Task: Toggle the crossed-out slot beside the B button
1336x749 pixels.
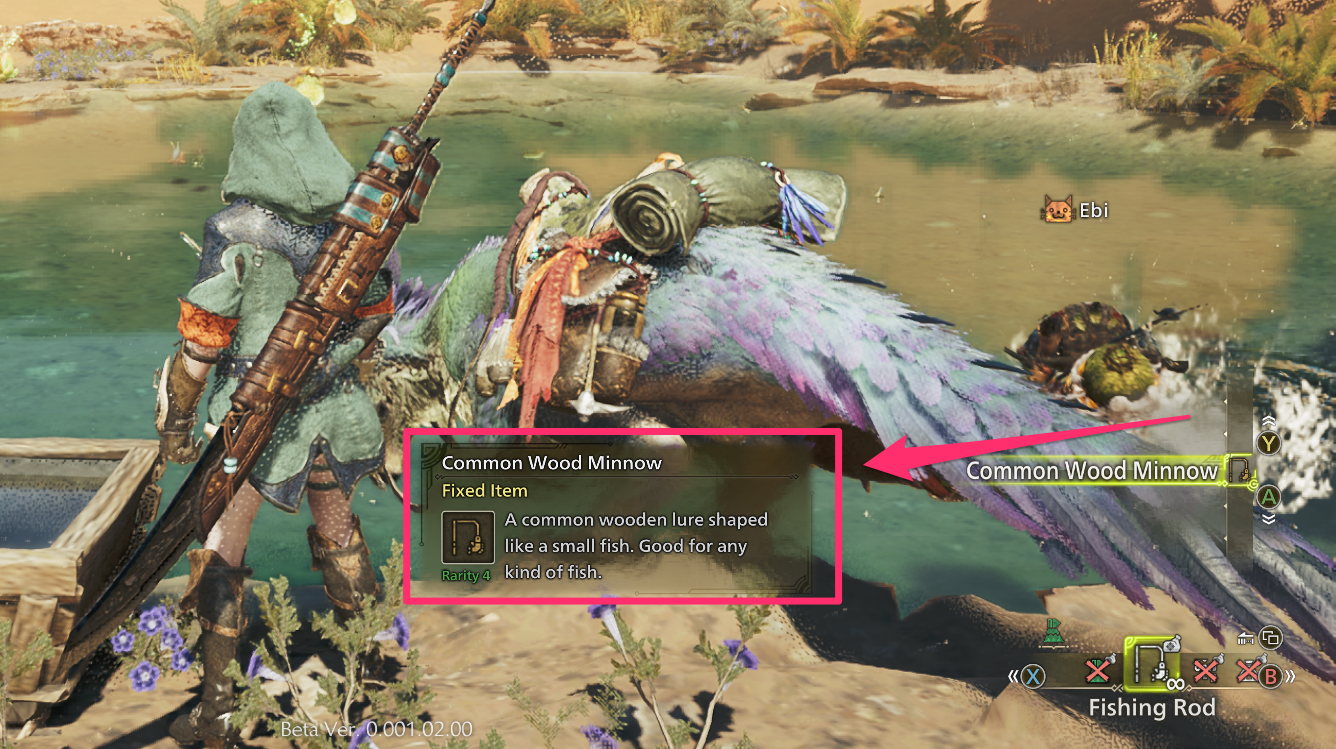Action: pyautogui.click(x=1249, y=668)
